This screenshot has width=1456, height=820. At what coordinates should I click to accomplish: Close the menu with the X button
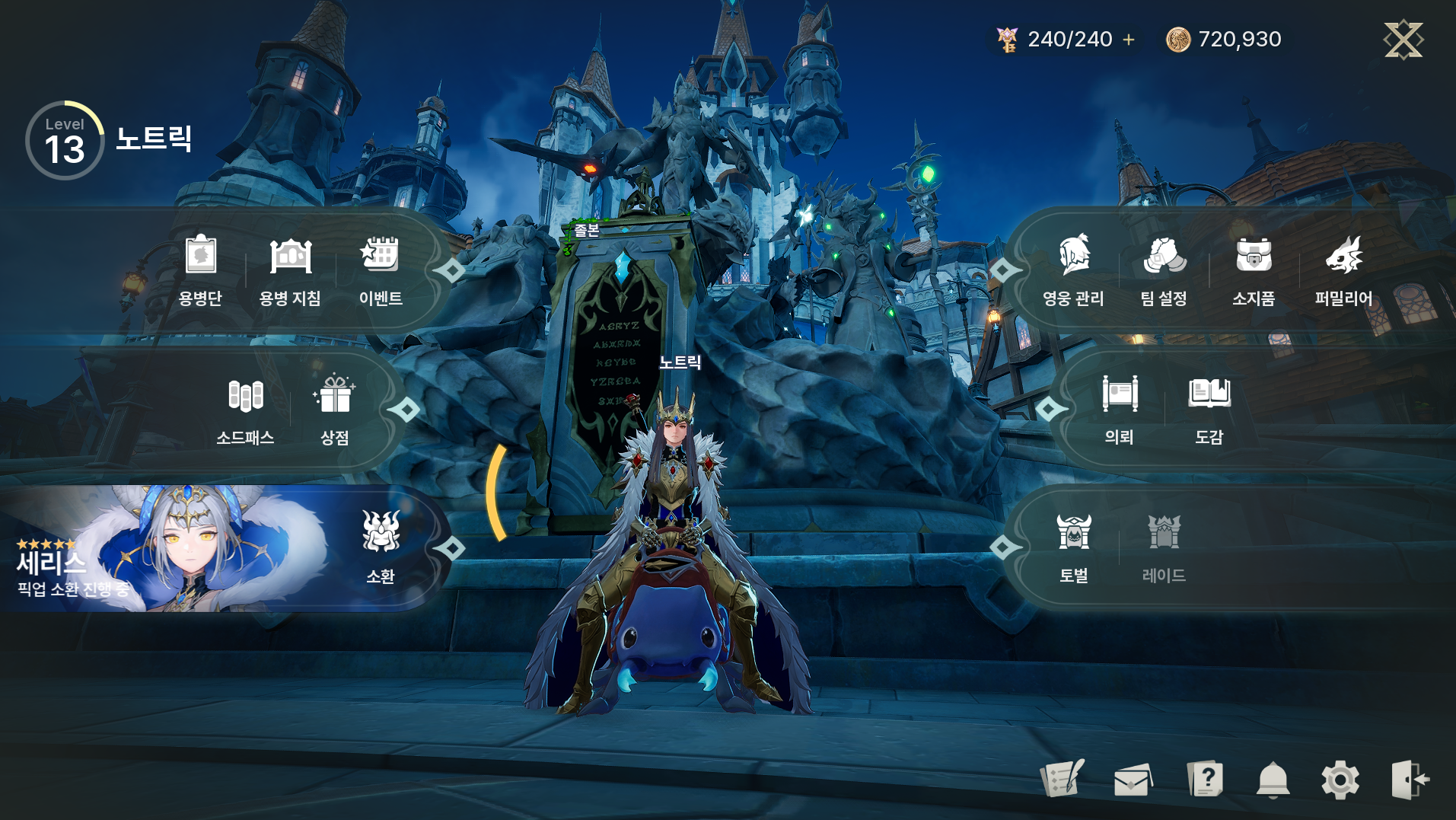[x=1403, y=40]
